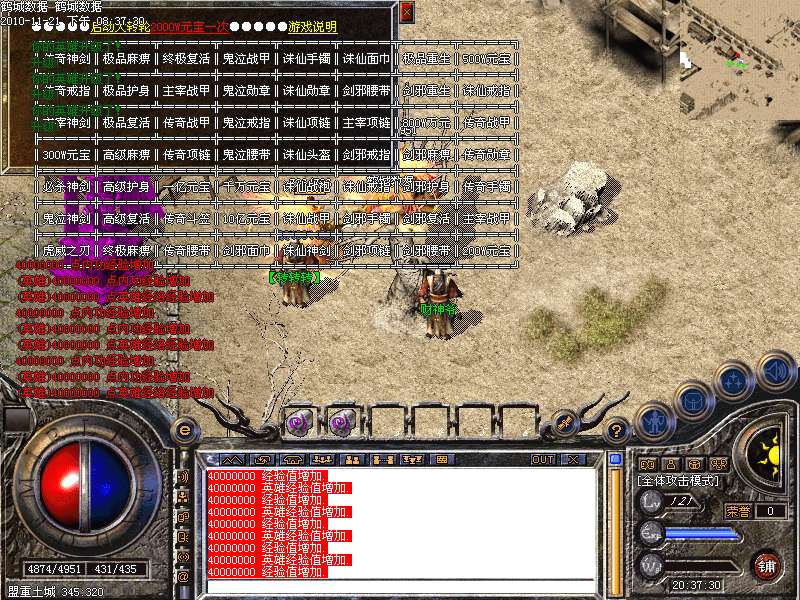
Task: Open the 游戏说明 game instructions link
Action: (x=312, y=27)
